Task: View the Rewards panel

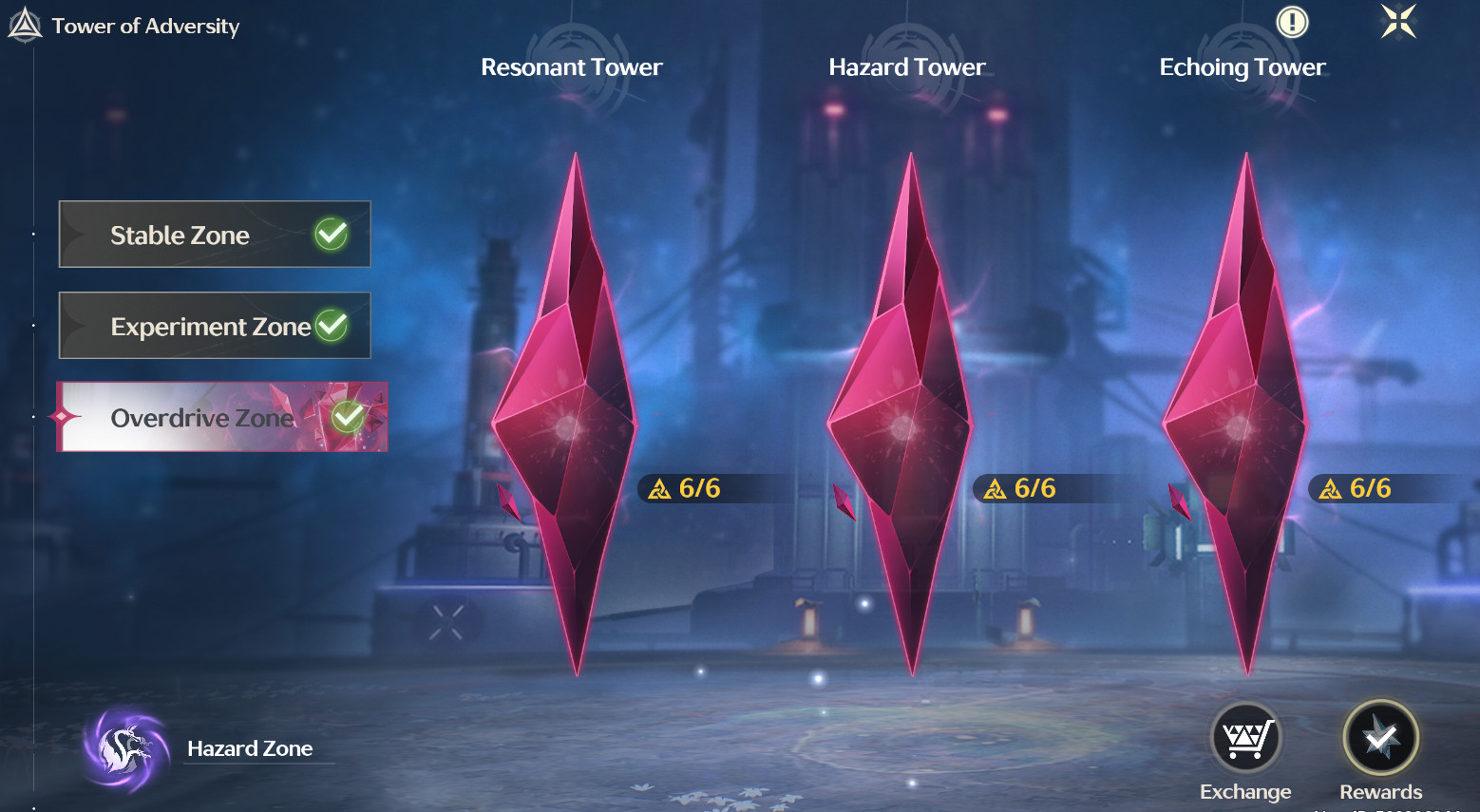Action: coord(1380,739)
